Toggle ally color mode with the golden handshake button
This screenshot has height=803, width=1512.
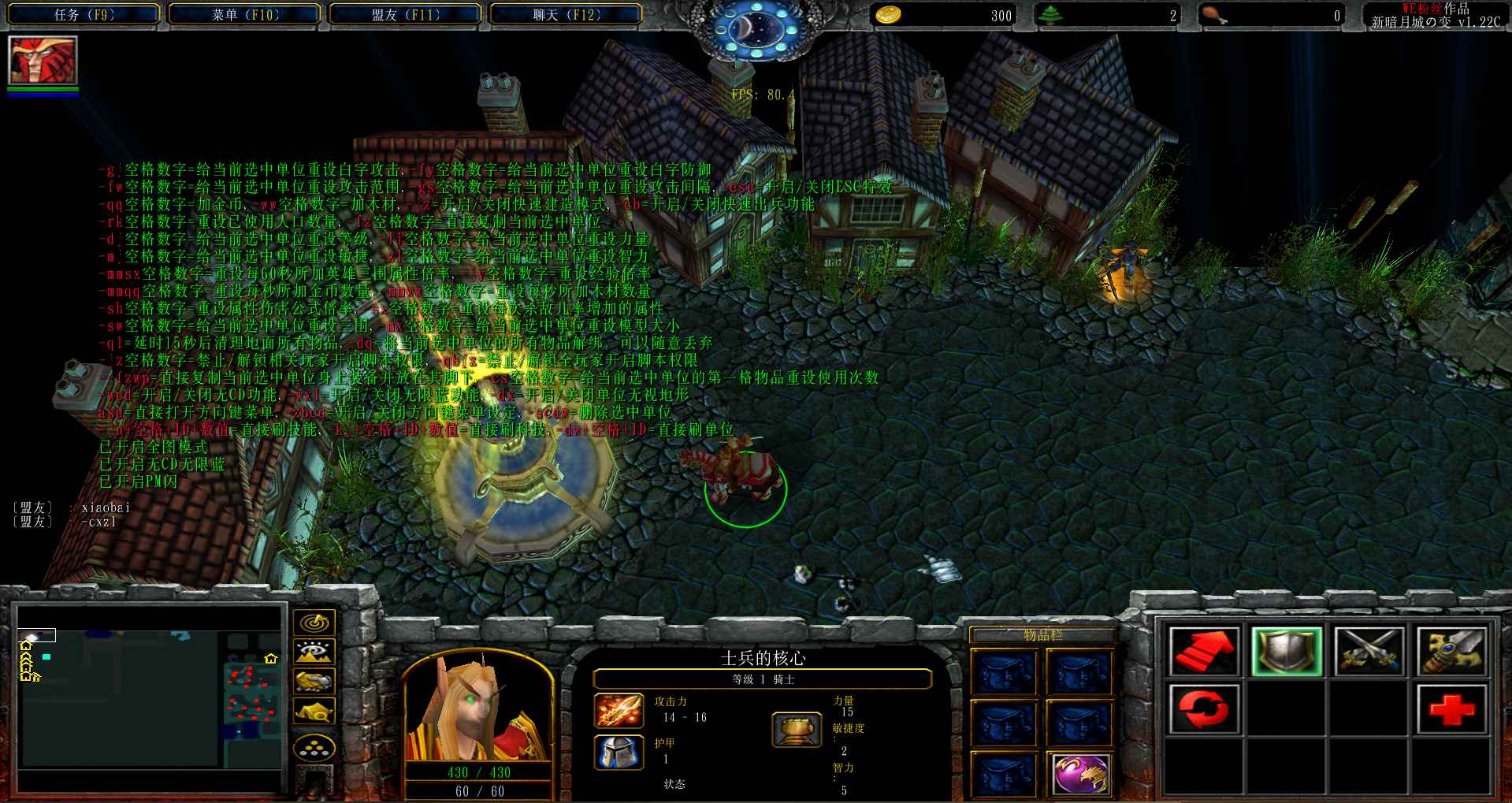[x=314, y=682]
